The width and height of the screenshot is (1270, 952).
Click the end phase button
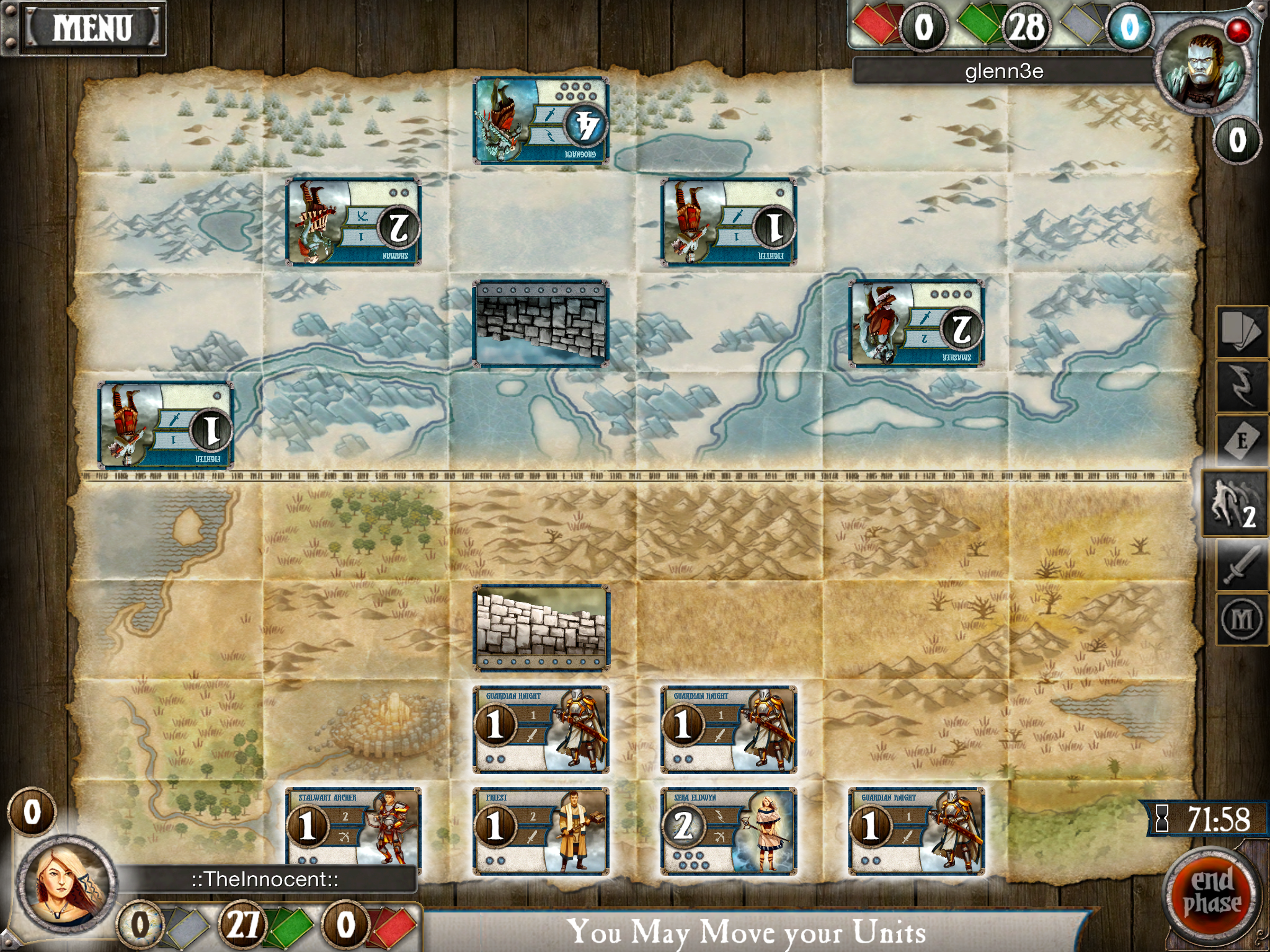pyautogui.click(x=1212, y=892)
